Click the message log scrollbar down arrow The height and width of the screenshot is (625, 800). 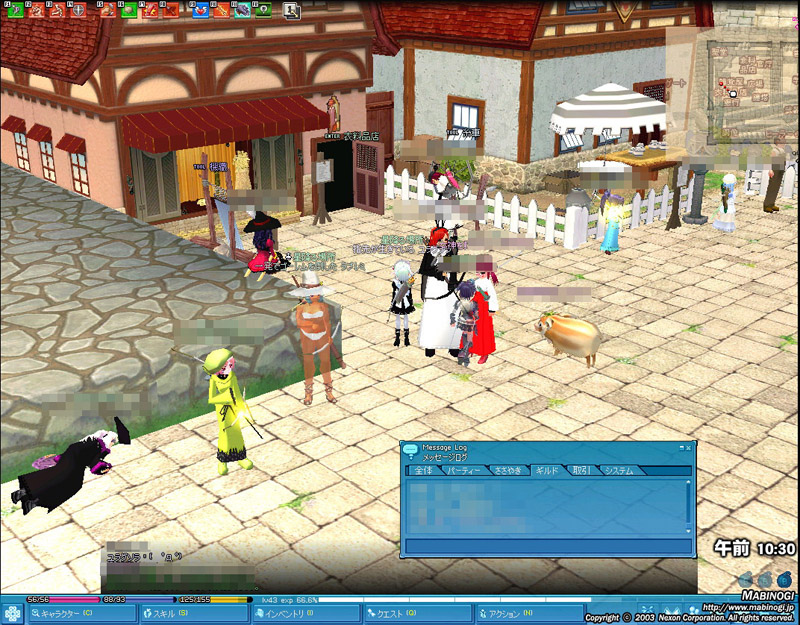(689, 529)
